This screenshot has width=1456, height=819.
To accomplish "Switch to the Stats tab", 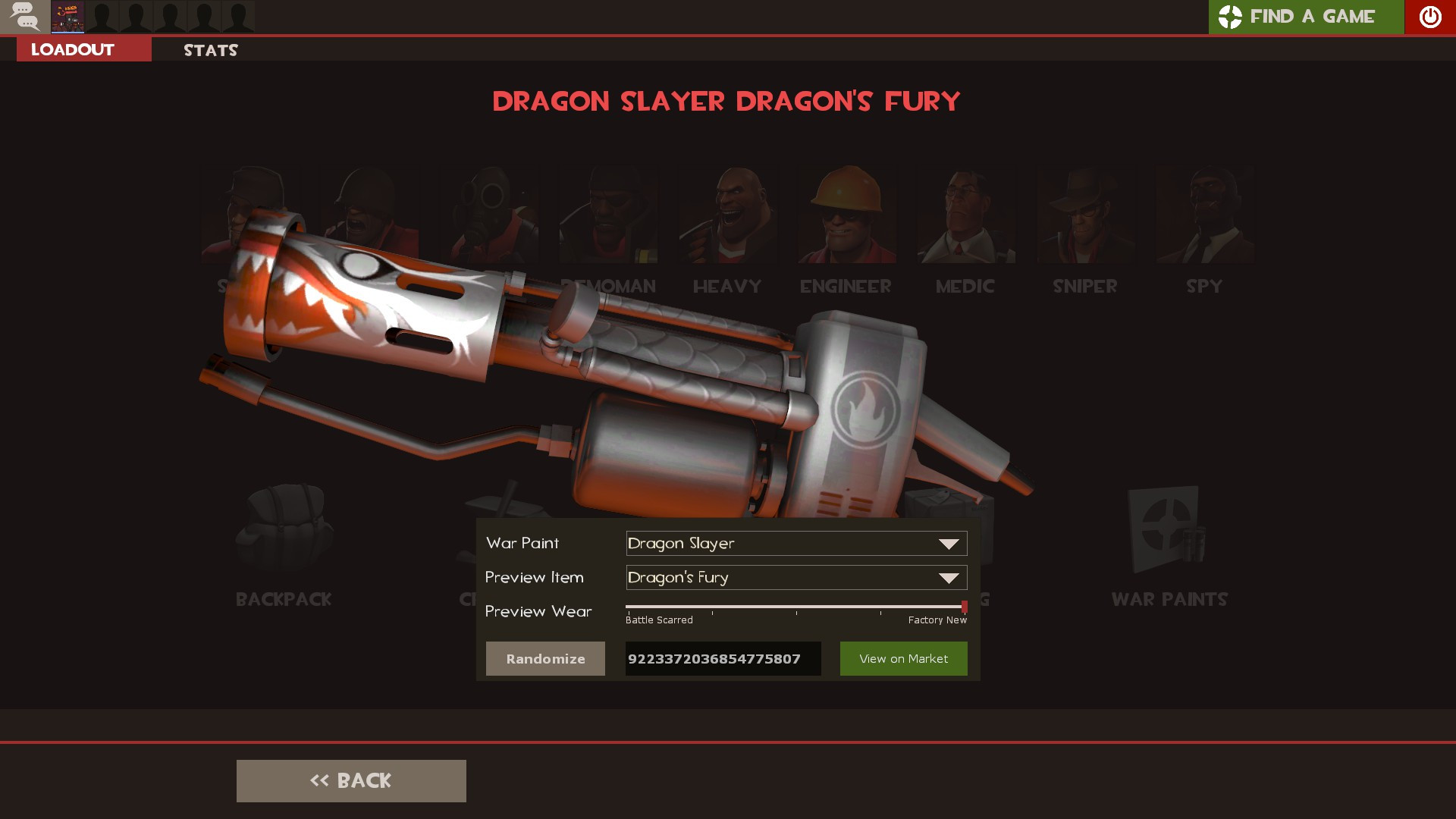I will tap(210, 49).
